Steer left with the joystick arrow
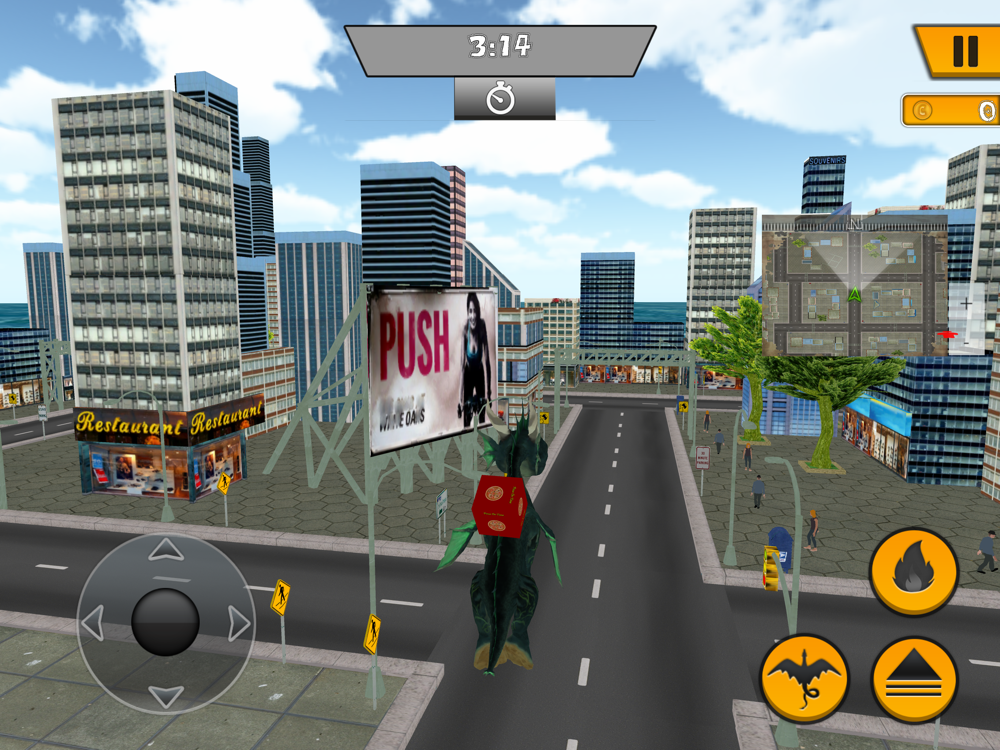 (93, 623)
